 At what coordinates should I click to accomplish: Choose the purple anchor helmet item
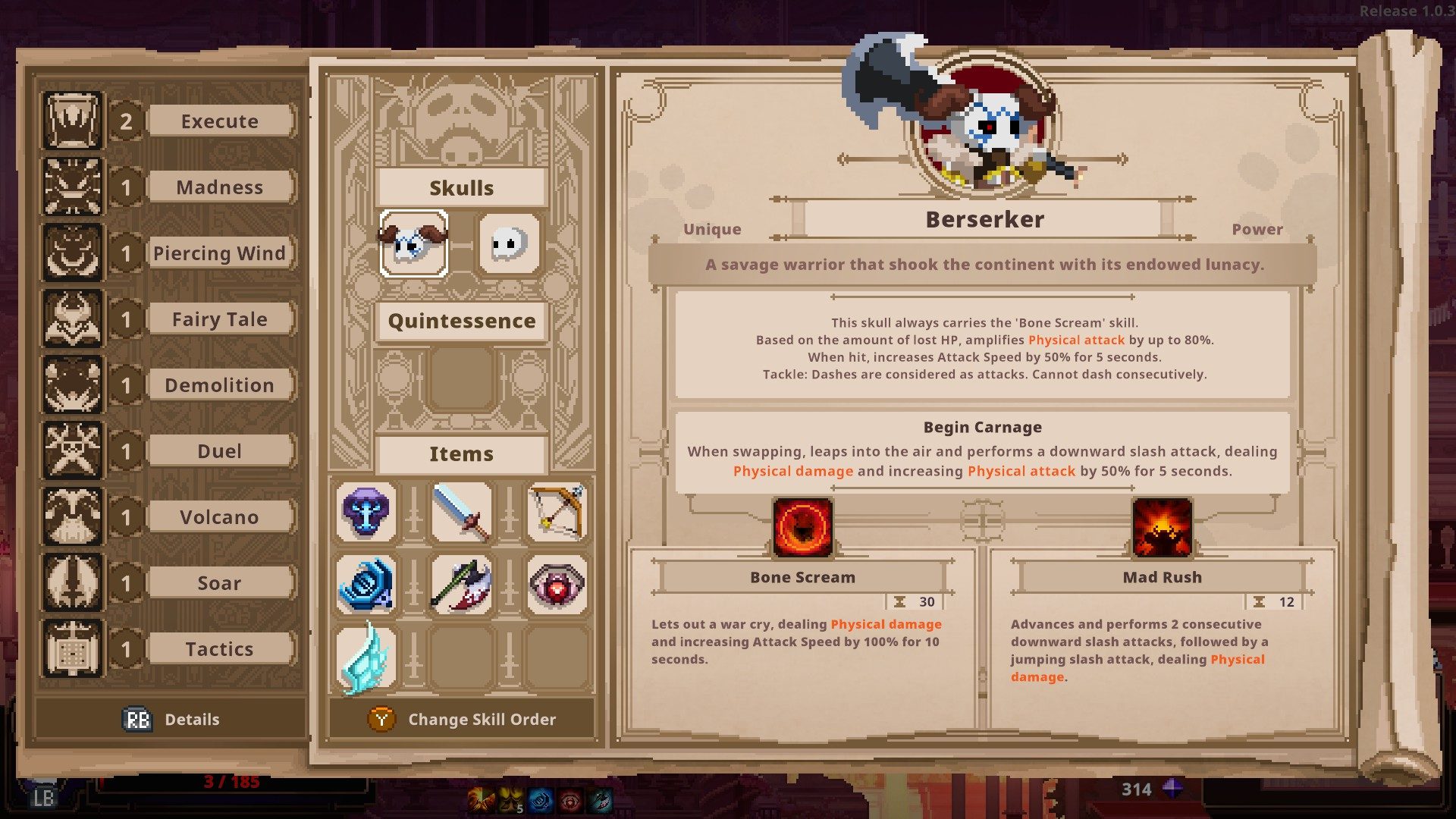click(x=366, y=512)
